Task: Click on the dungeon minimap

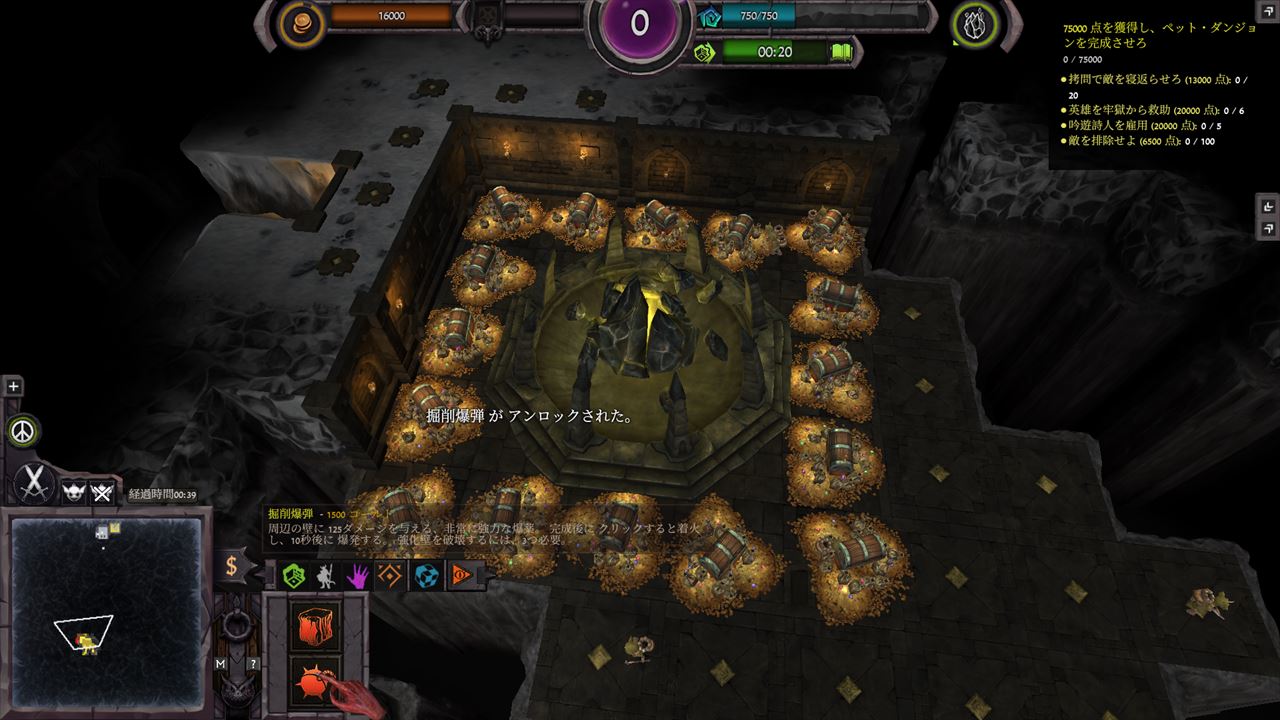Action: [x=103, y=611]
